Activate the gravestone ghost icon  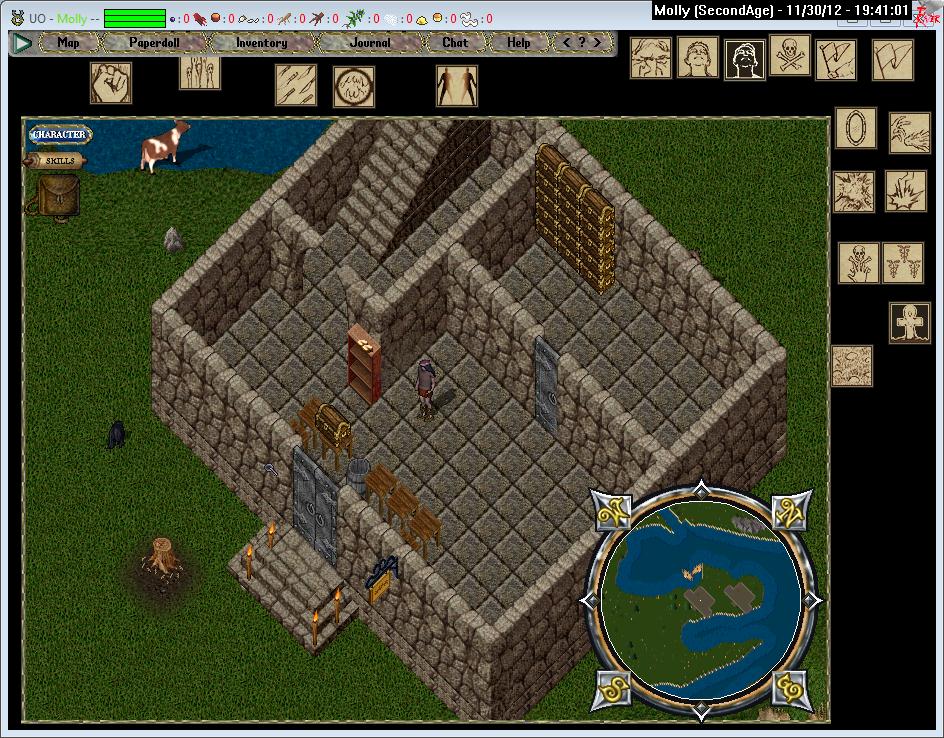(910, 323)
